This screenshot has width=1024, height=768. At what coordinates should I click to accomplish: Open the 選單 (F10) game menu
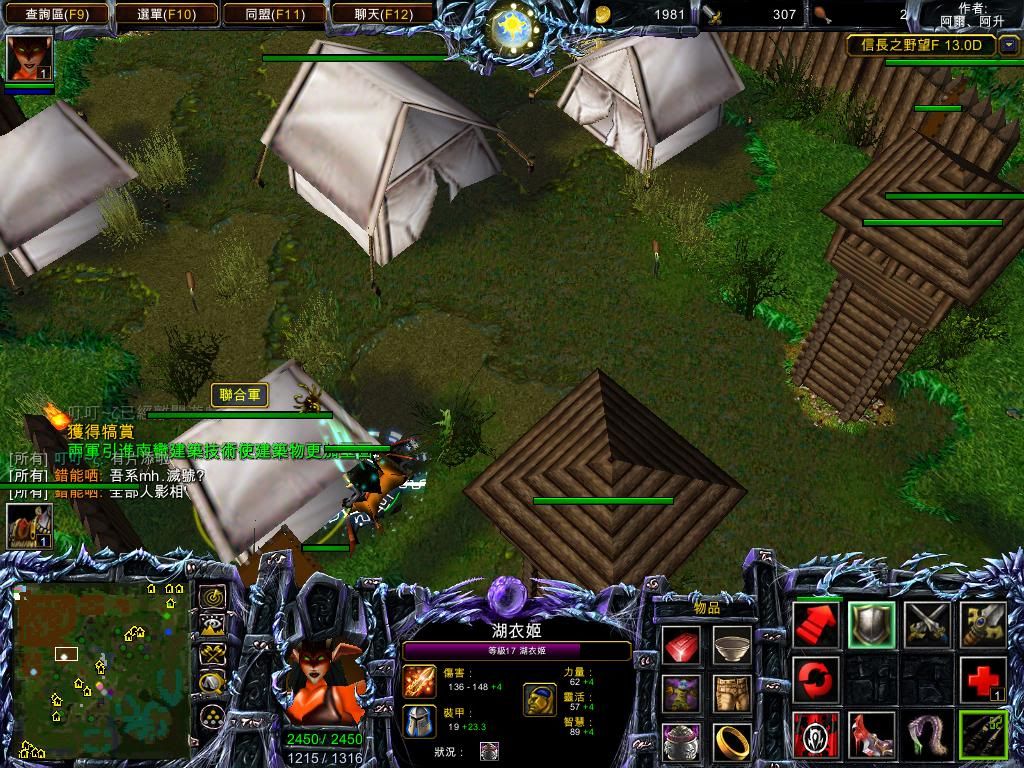164,14
